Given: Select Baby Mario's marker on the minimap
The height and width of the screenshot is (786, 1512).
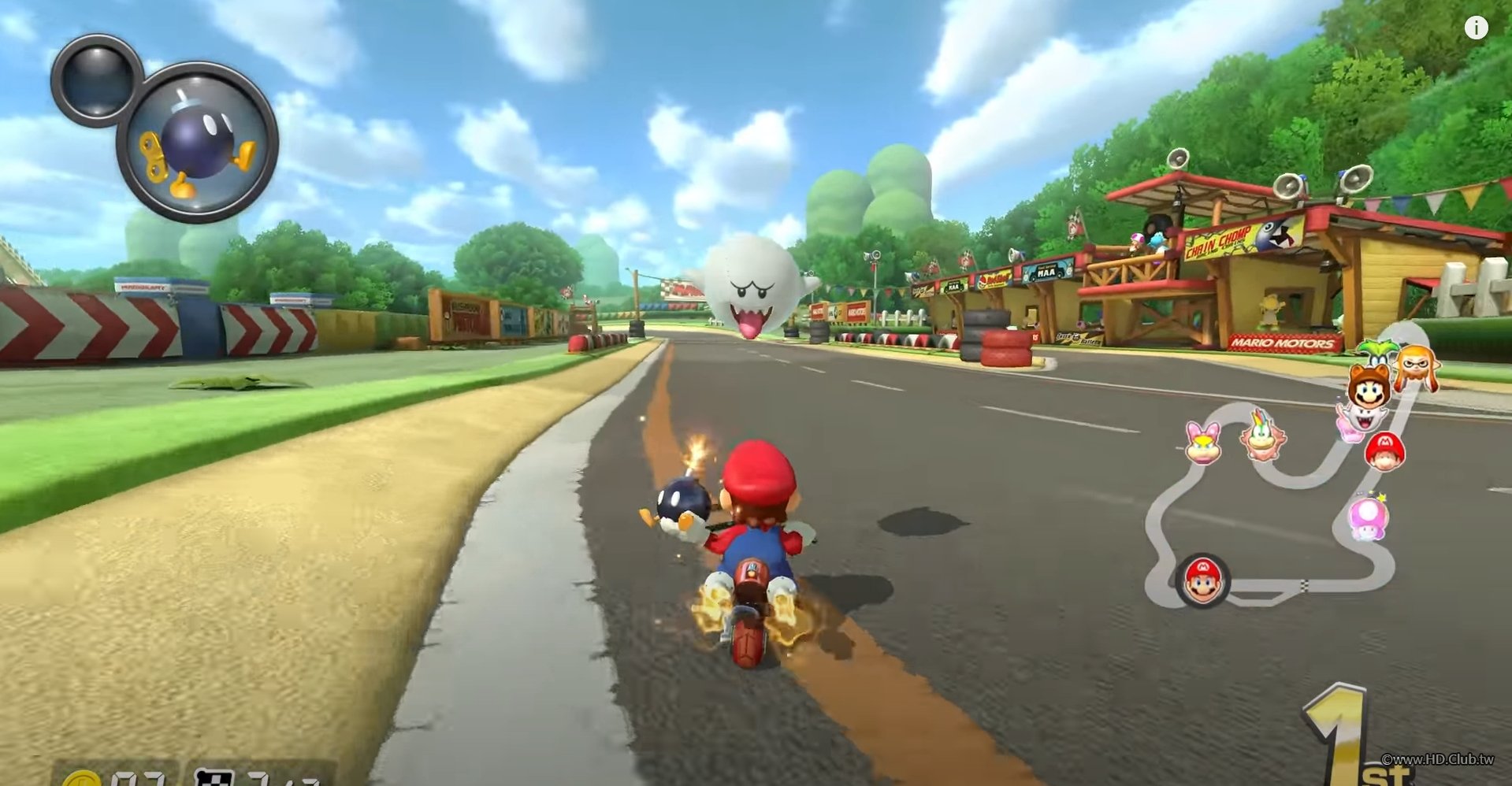Looking at the screenshot, I should point(1384,450).
